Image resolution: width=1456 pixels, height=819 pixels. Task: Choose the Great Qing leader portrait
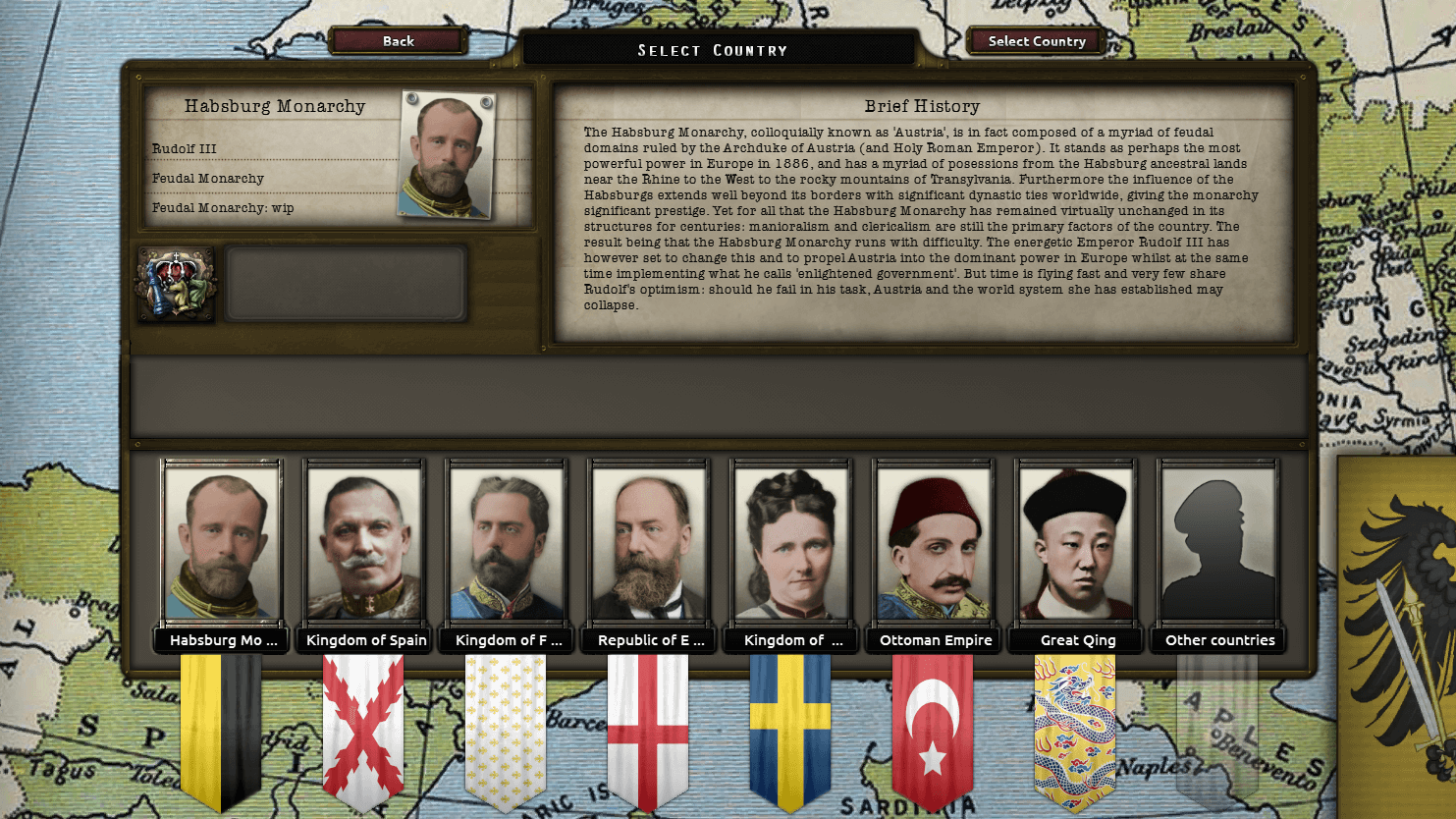1076,542
